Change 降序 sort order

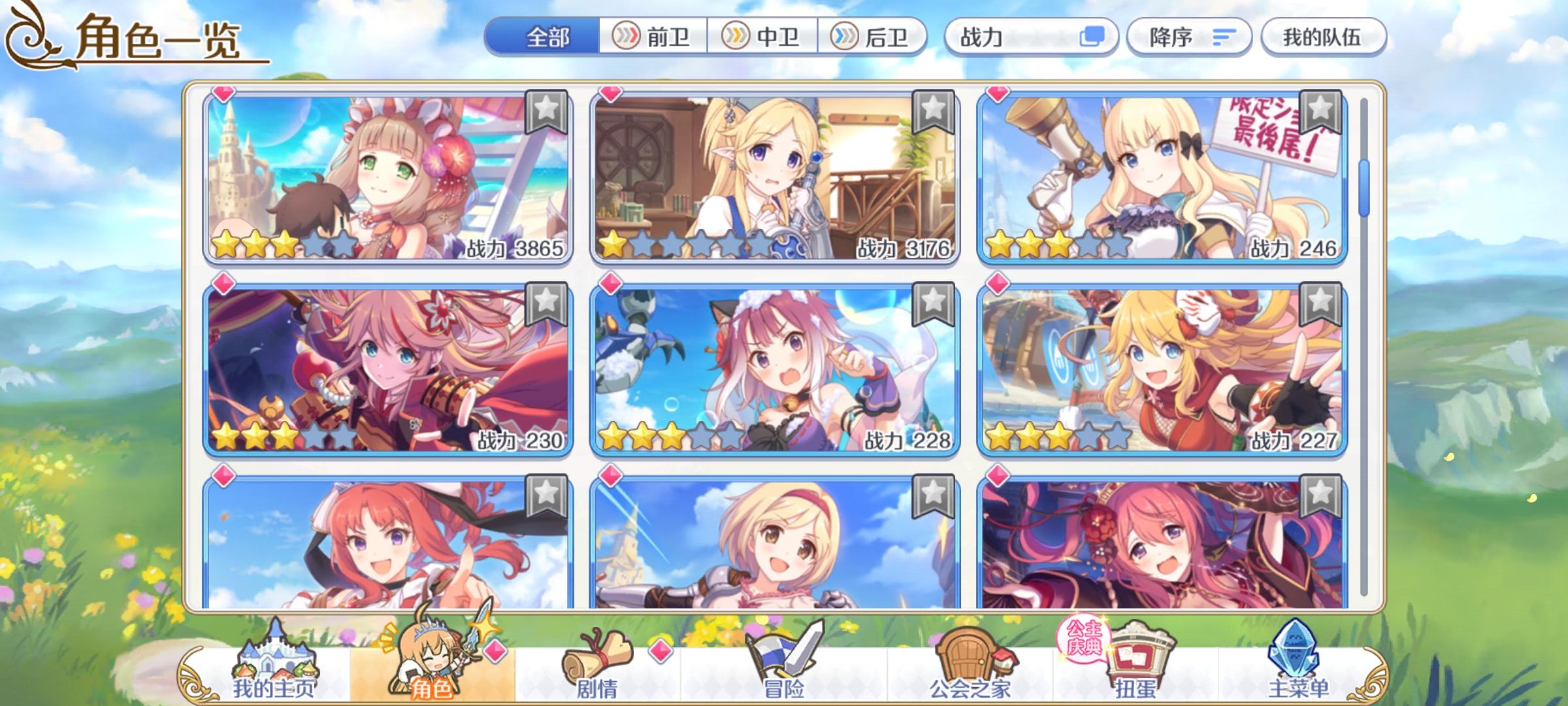pos(1189,37)
